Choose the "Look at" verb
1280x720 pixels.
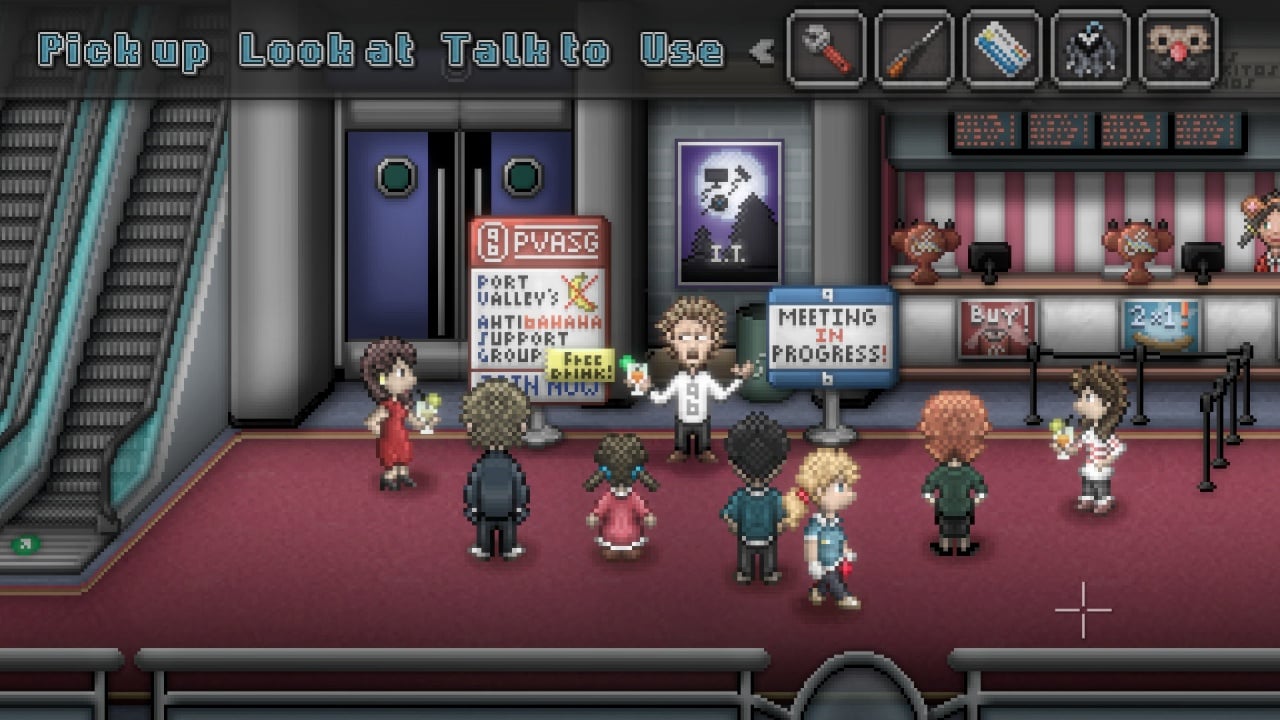(326, 51)
